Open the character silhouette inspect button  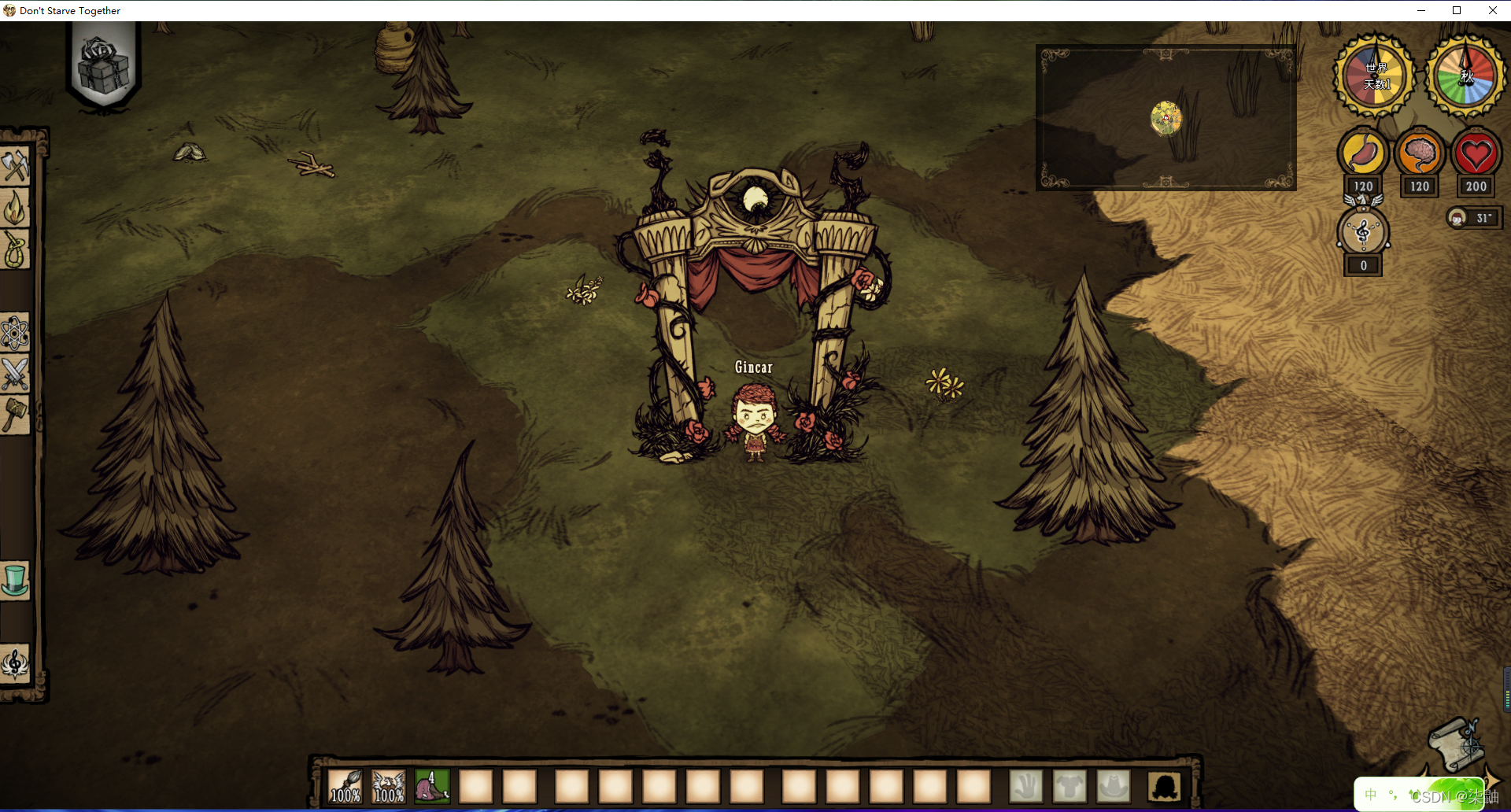1164,786
